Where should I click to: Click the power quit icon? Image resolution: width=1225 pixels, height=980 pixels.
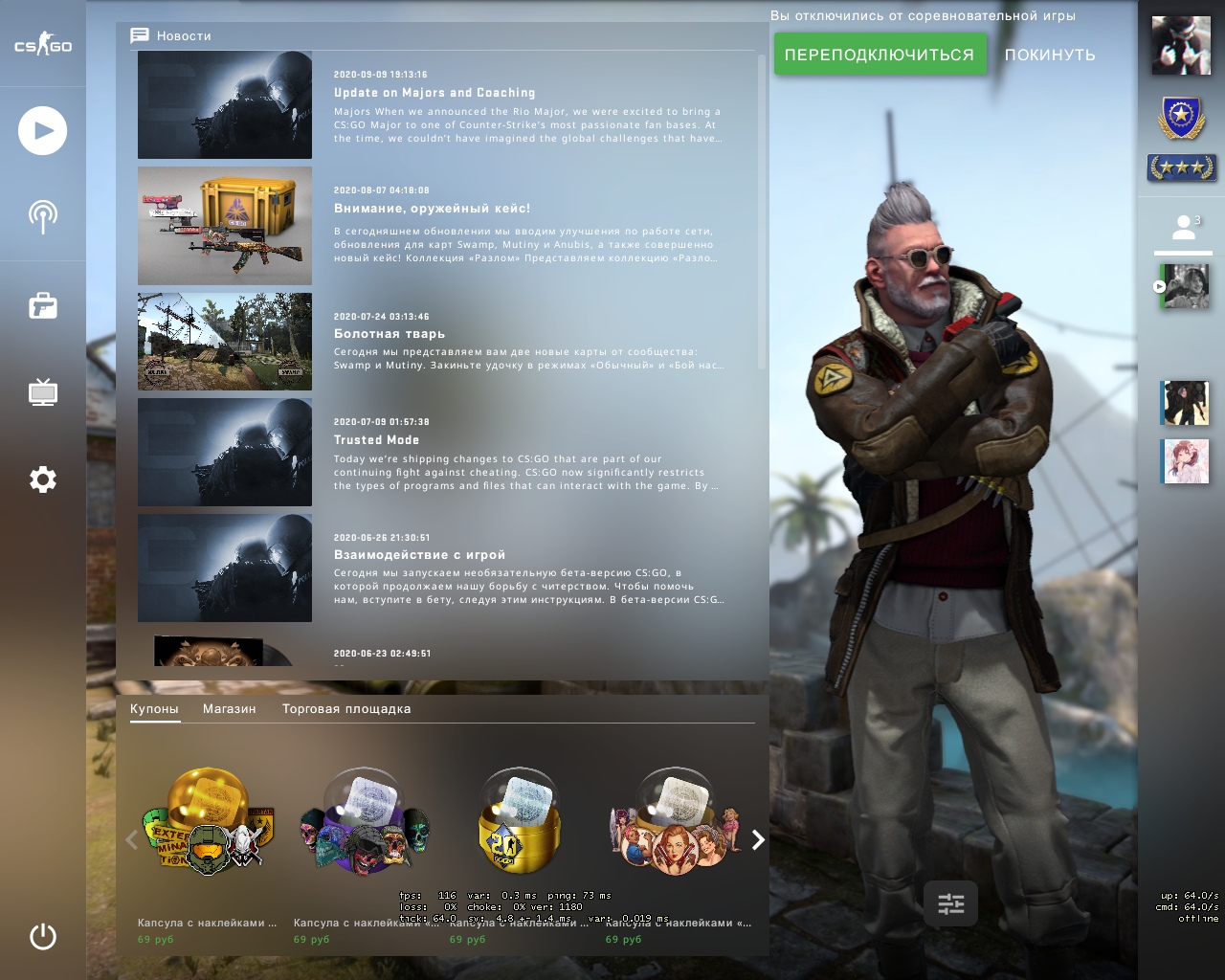coord(42,936)
